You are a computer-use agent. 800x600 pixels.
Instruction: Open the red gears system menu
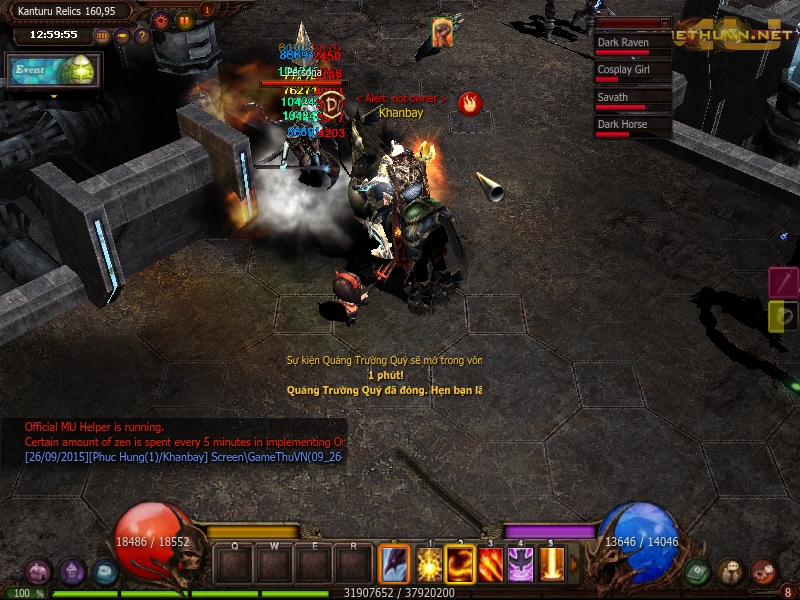(x=763, y=572)
